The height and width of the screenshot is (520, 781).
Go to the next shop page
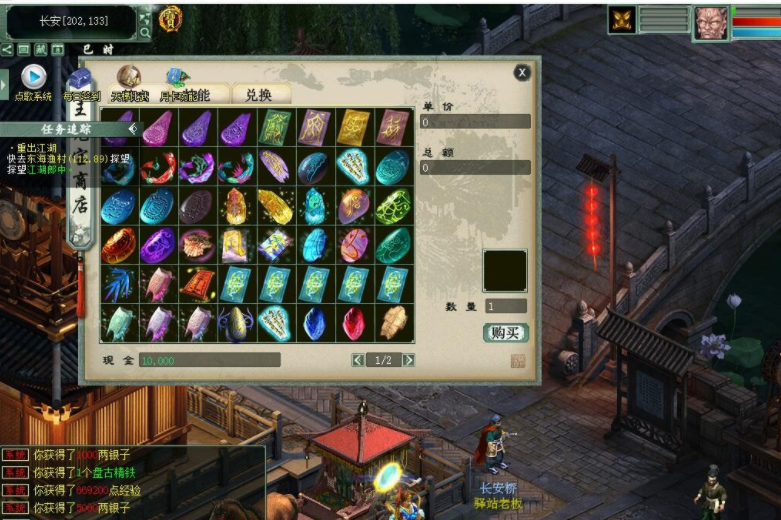pyautogui.click(x=408, y=360)
